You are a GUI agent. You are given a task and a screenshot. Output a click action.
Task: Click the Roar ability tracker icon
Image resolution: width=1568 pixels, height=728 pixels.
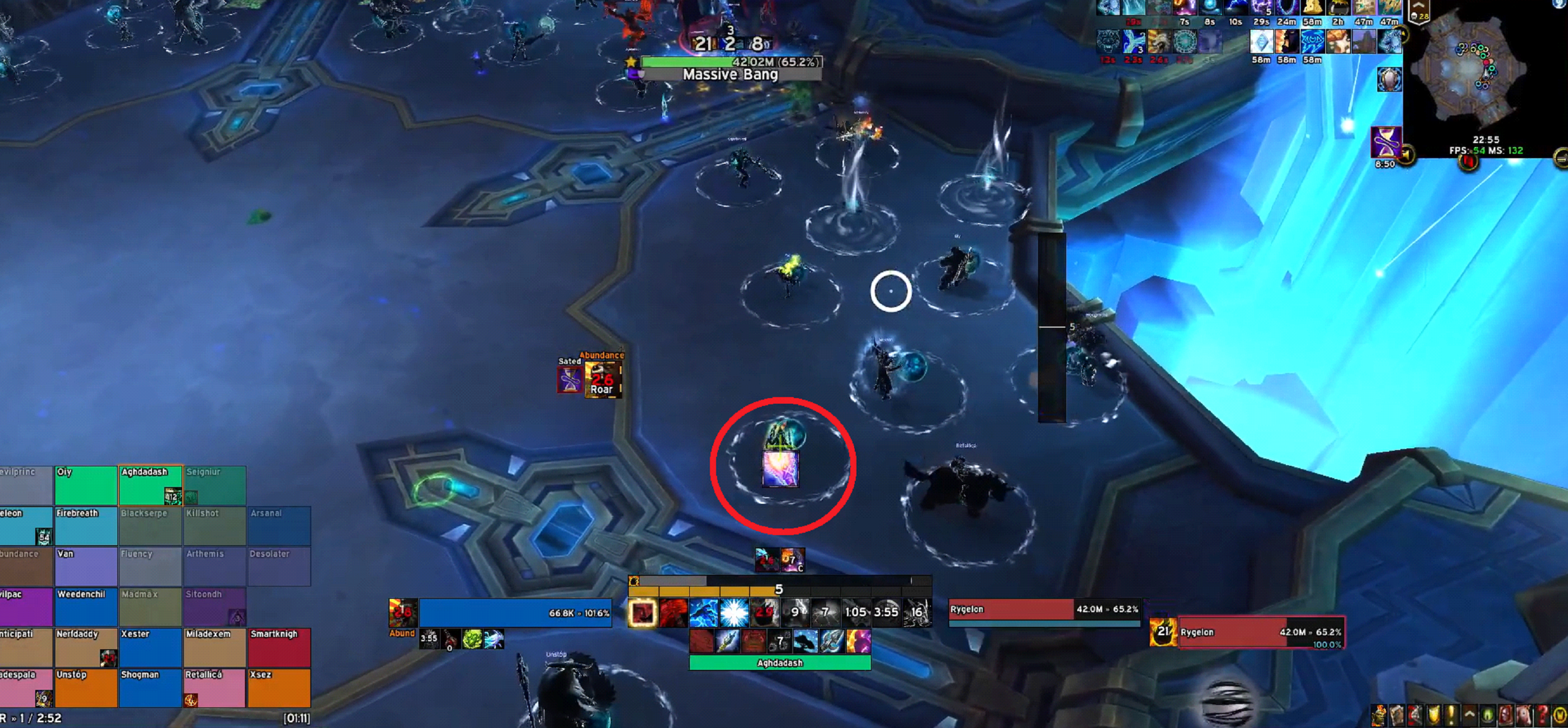pos(603,380)
